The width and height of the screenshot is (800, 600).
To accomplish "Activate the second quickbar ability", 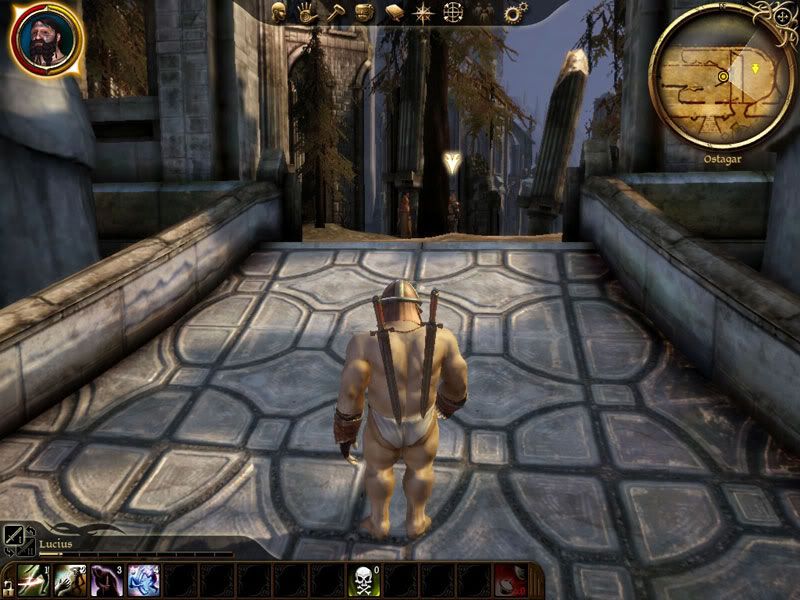I will [70, 581].
